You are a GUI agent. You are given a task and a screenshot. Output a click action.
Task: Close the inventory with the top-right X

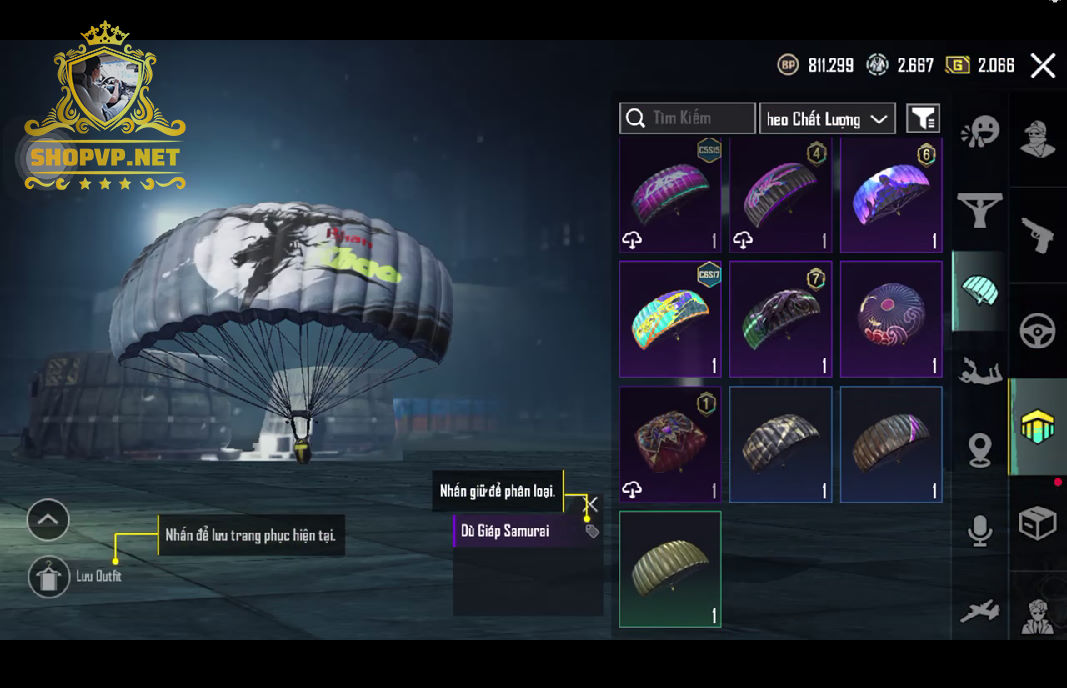[1042, 66]
